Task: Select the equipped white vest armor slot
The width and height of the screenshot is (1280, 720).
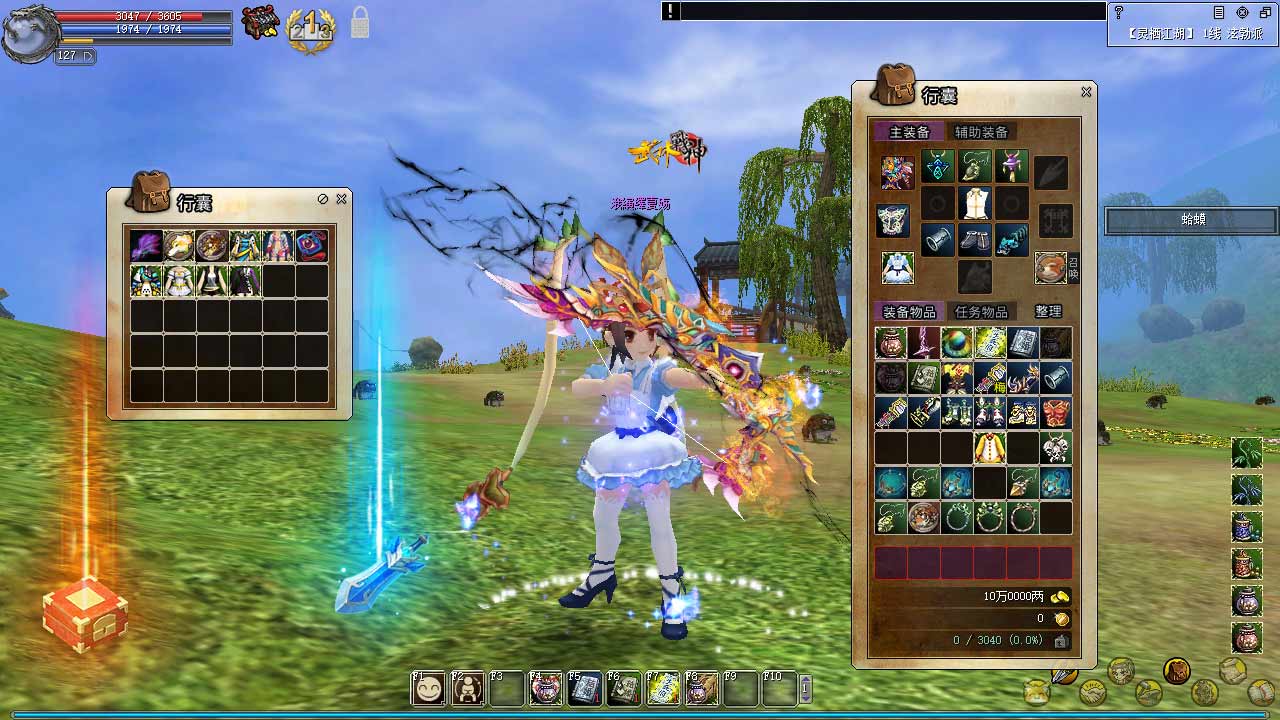Action: [974, 204]
